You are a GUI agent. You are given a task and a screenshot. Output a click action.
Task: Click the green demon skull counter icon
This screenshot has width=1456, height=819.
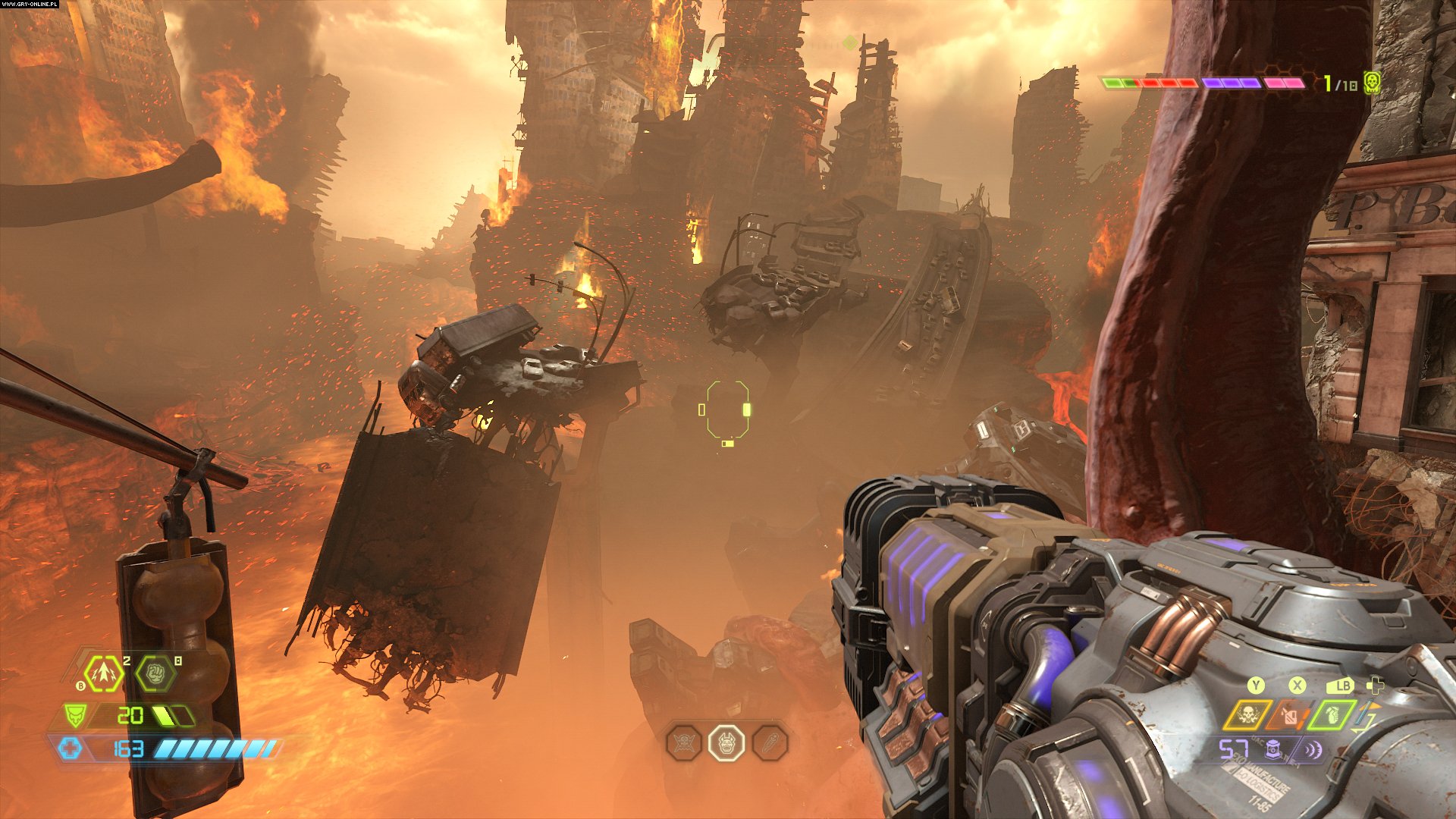pyautogui.click(x=1370, y=83)
